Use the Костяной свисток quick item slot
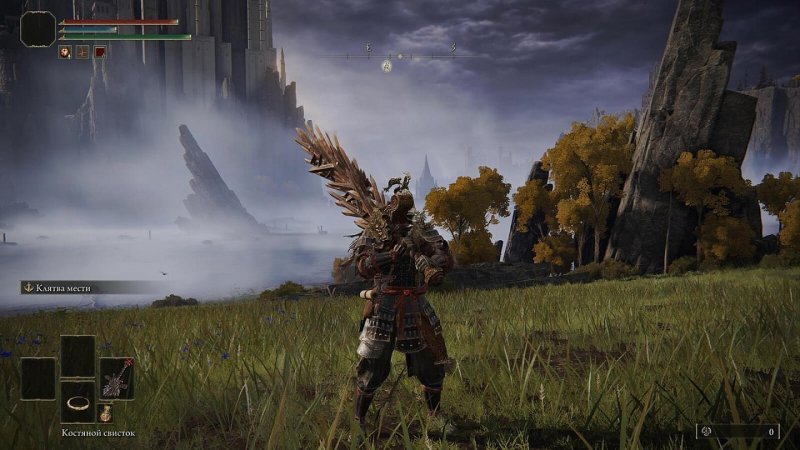This screenshot has width=800, height=450. 78,401
